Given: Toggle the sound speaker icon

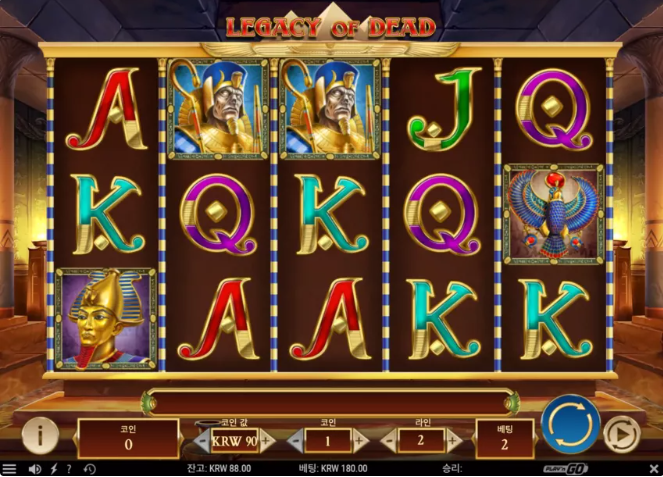Looking at the screenshot, I should [34, 468].
